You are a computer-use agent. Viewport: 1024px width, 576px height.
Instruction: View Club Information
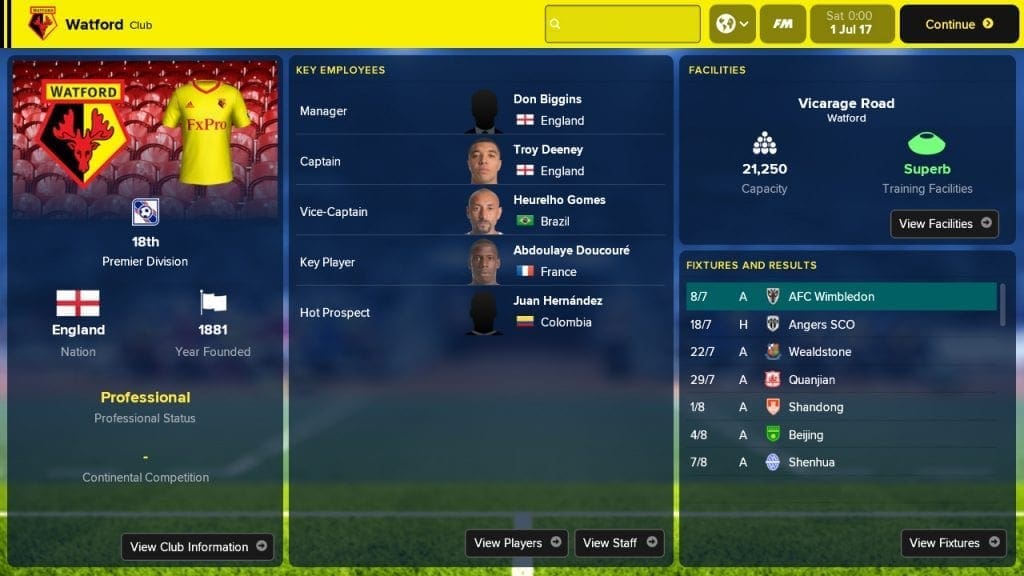(198, 547)
